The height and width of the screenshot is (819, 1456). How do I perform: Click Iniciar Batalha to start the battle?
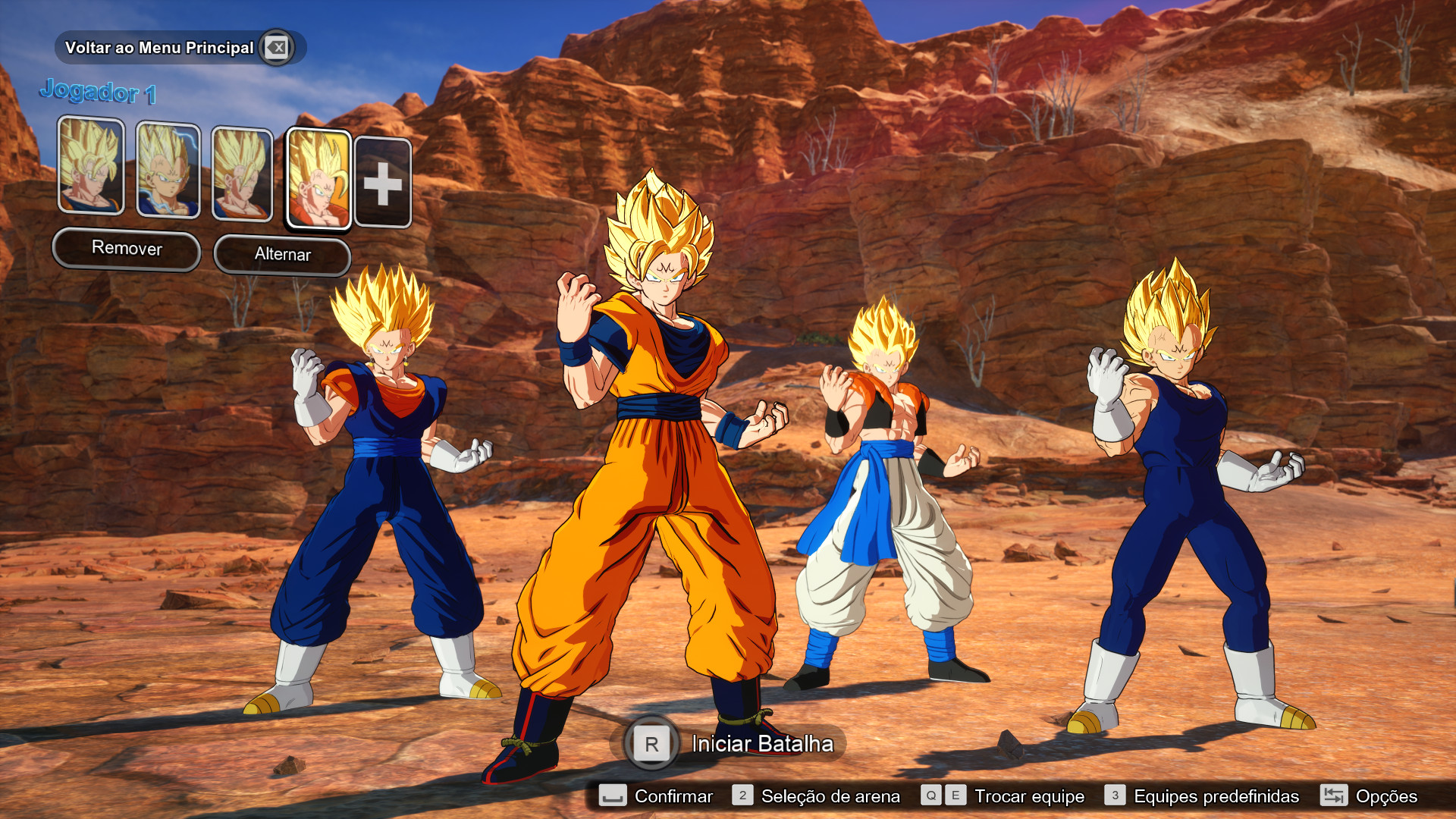(761, 745)
